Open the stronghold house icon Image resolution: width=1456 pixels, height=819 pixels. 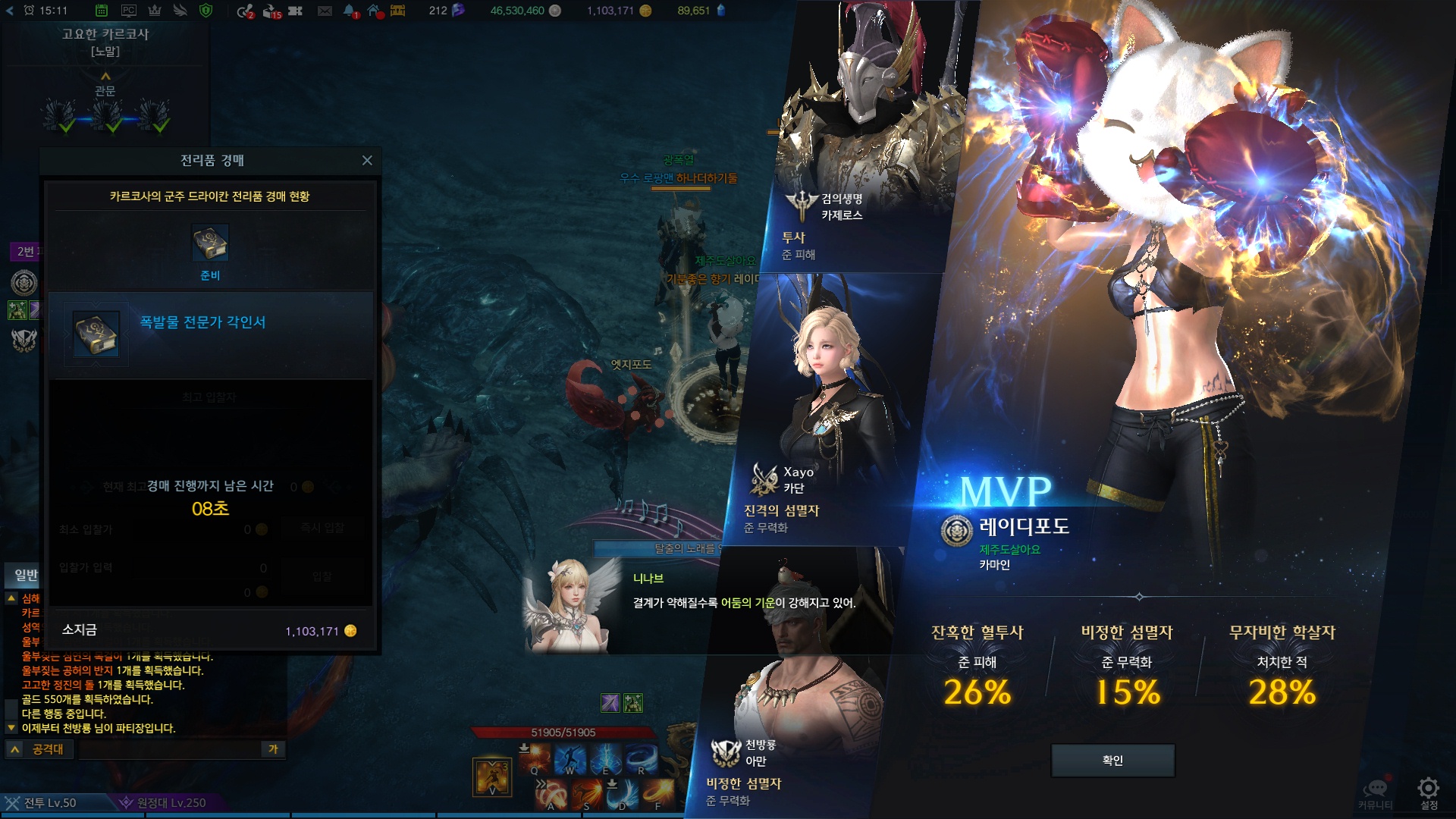click(375, 11)
